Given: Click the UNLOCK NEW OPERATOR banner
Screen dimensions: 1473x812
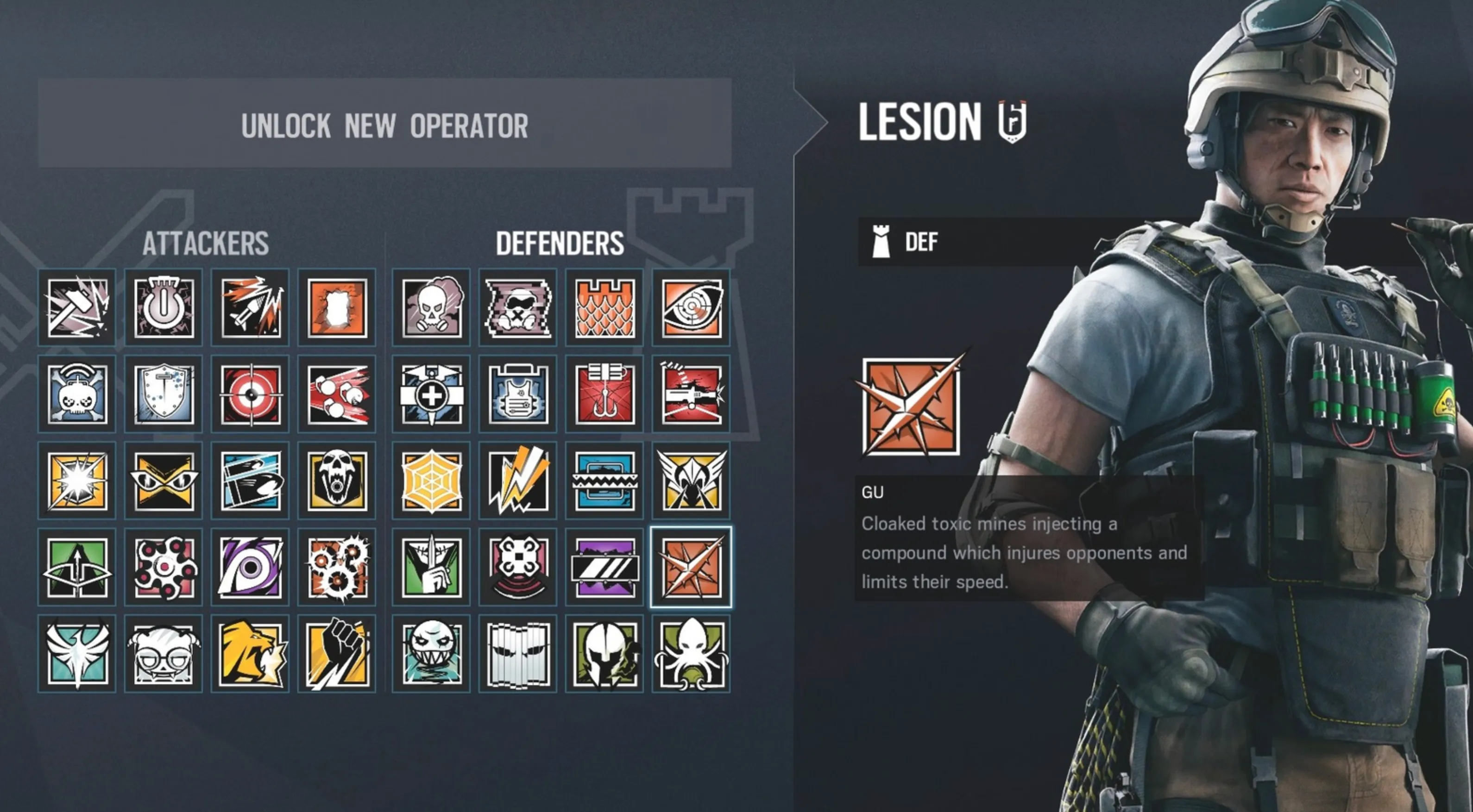Looking at the screenshot, I should coord(384,127).
